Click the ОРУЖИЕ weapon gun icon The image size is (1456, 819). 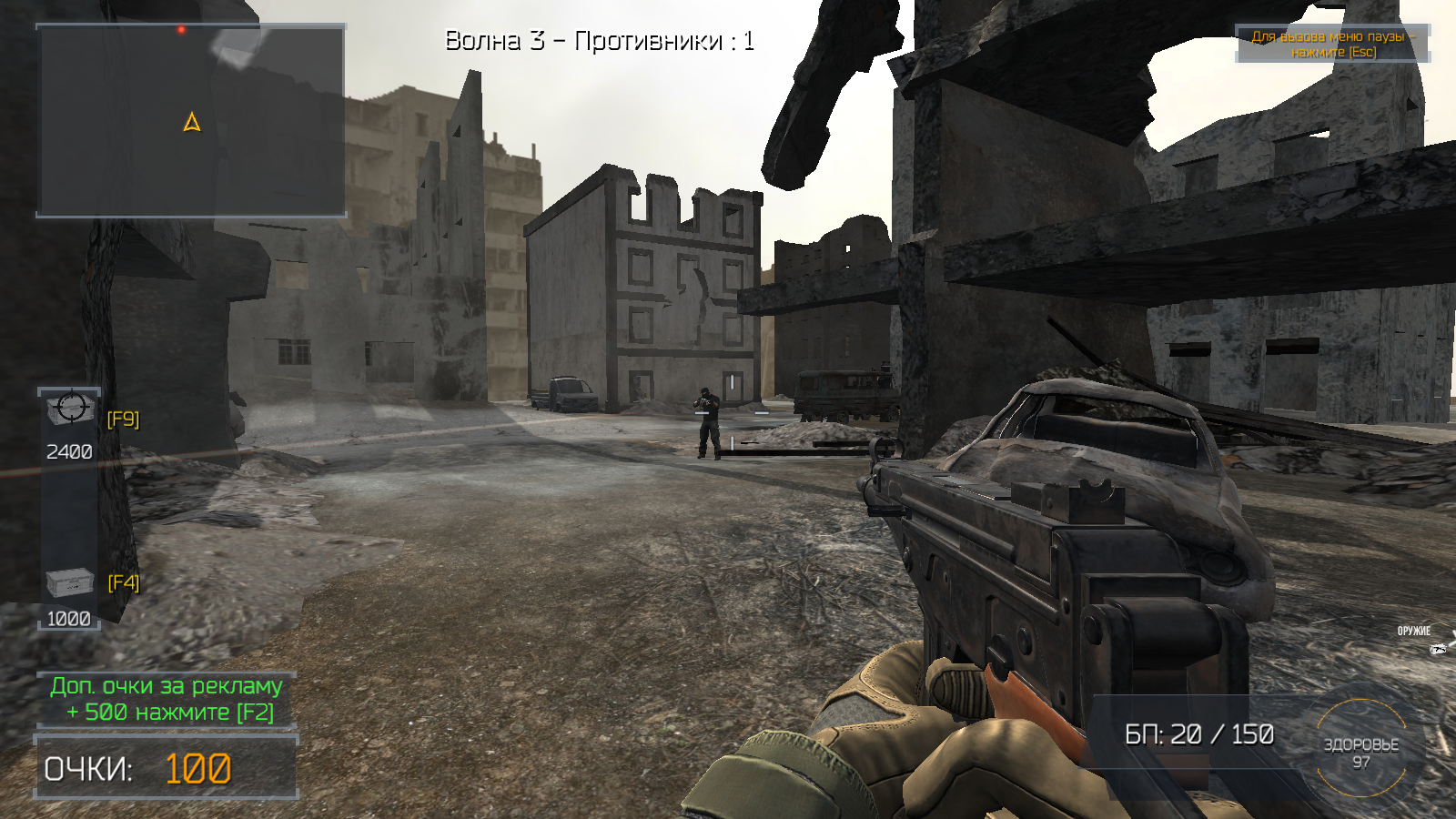1438,648
